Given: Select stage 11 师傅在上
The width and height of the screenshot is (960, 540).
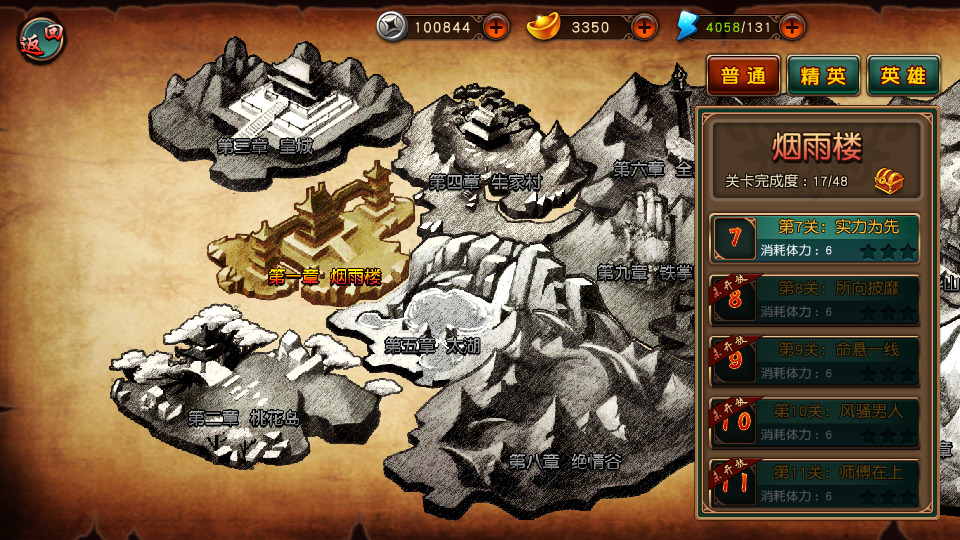Looking at the screenshot, I should 815,483.
